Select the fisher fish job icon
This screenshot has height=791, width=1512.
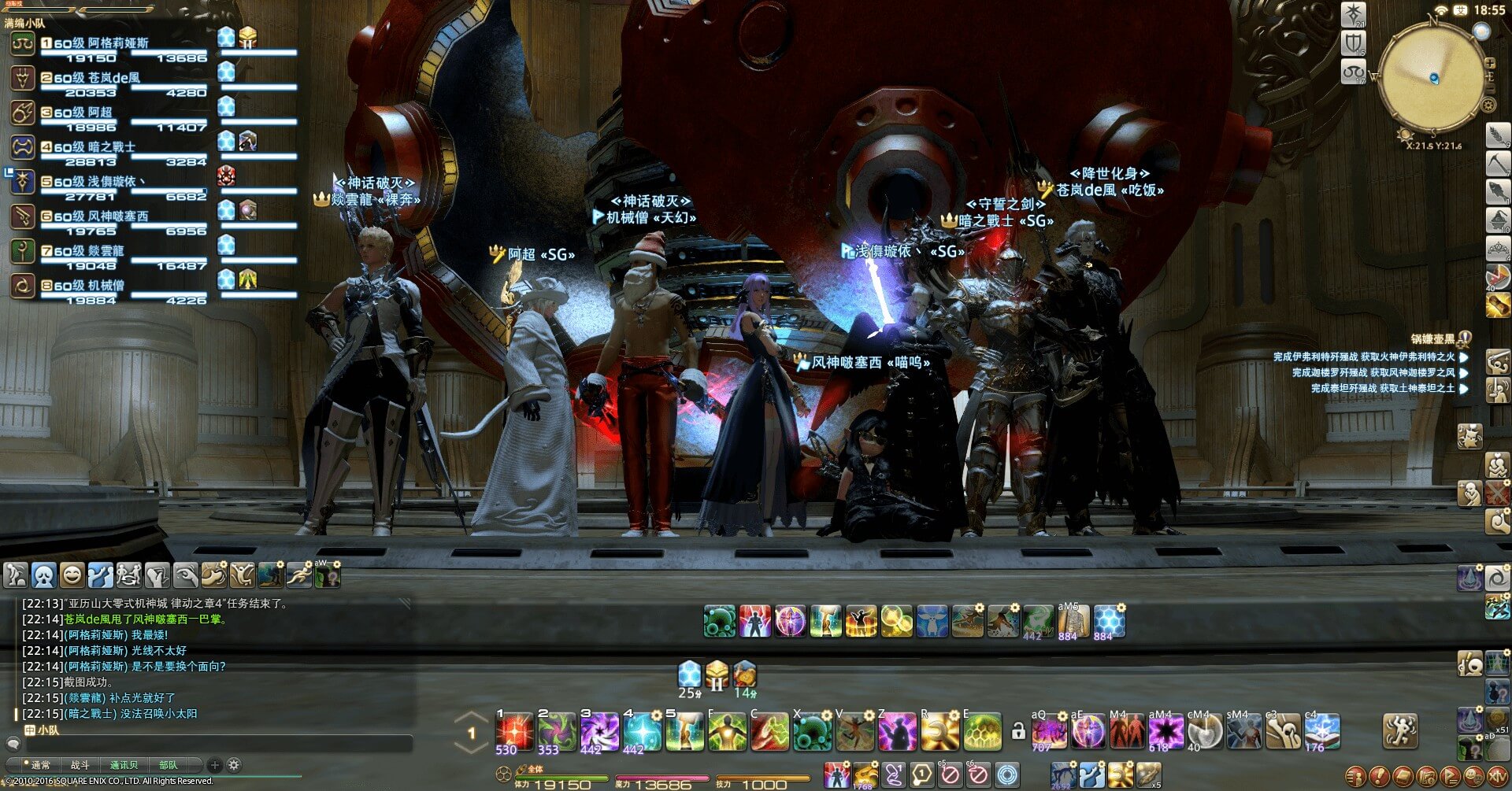click(1497, 191)
